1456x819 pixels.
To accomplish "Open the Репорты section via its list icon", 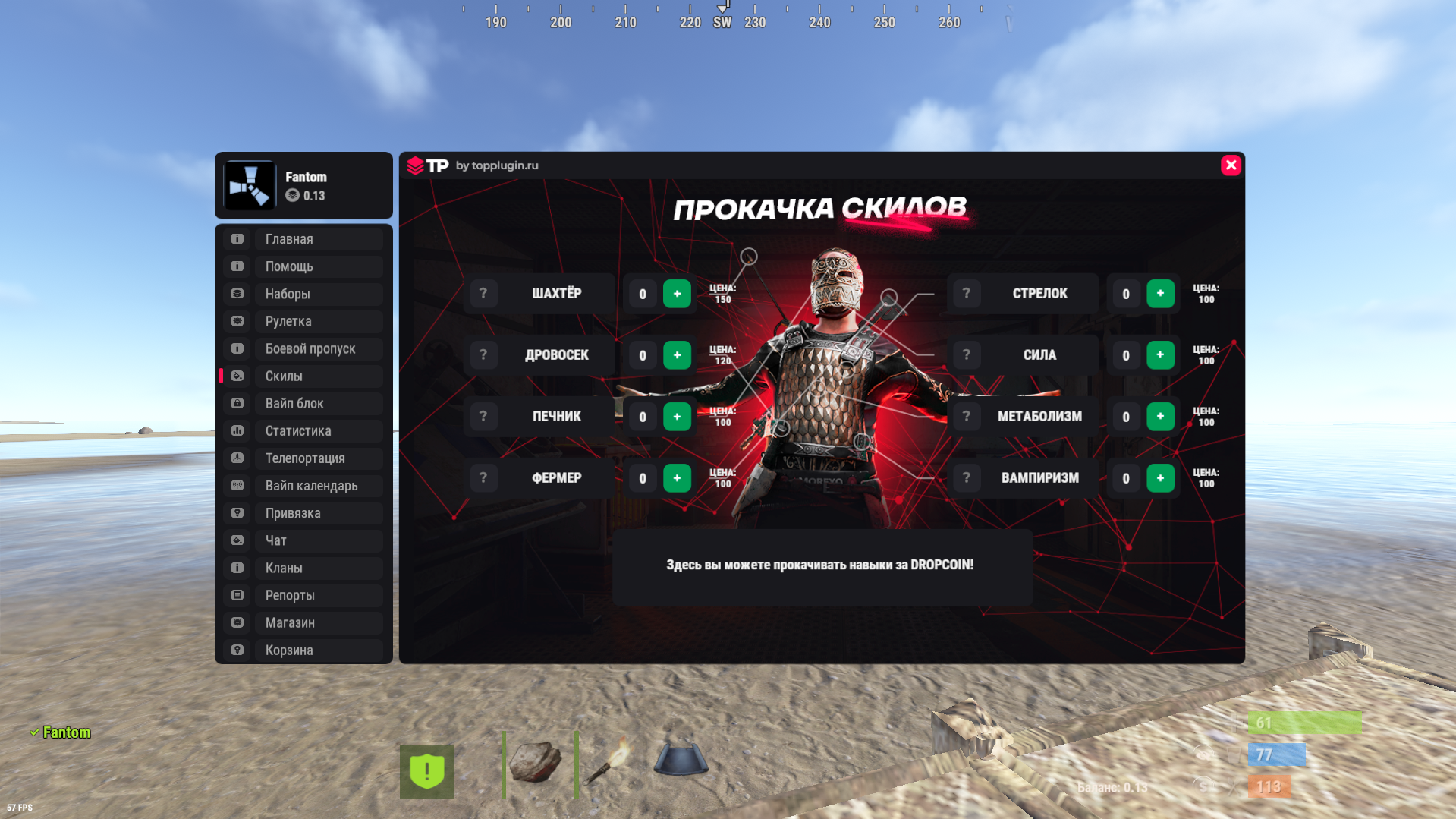I will 237,595.
